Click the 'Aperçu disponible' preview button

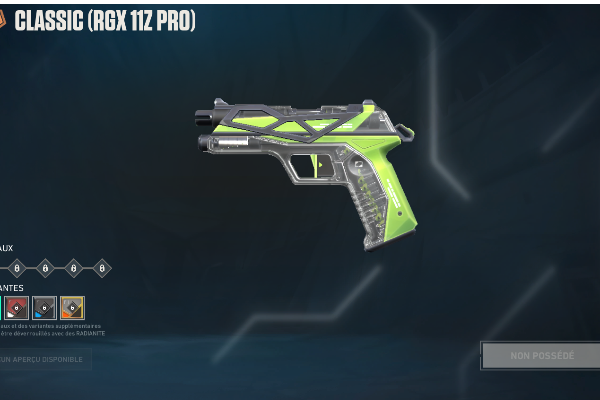pos(44,359)
